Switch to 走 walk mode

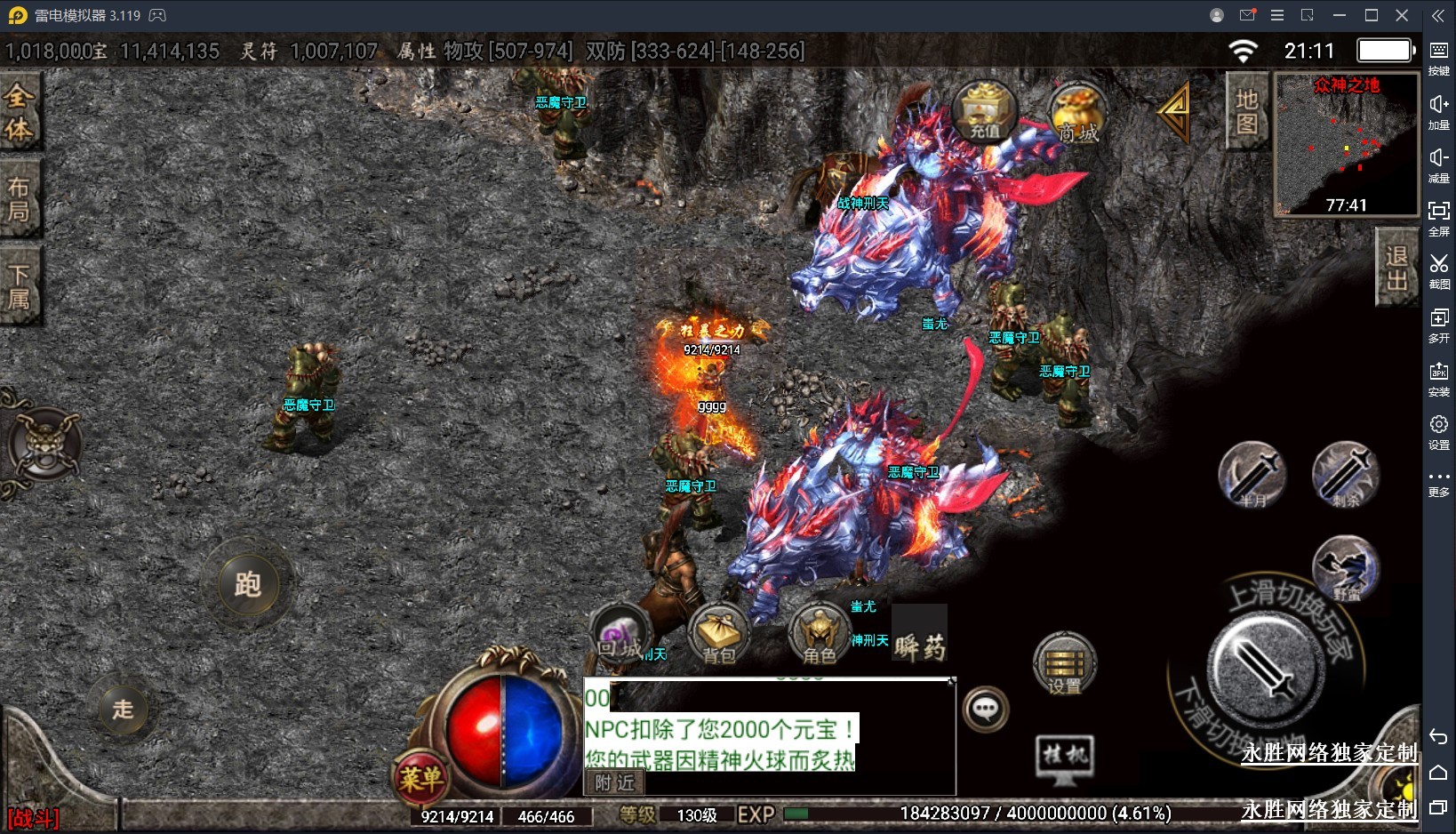click(x=123, y=709)
